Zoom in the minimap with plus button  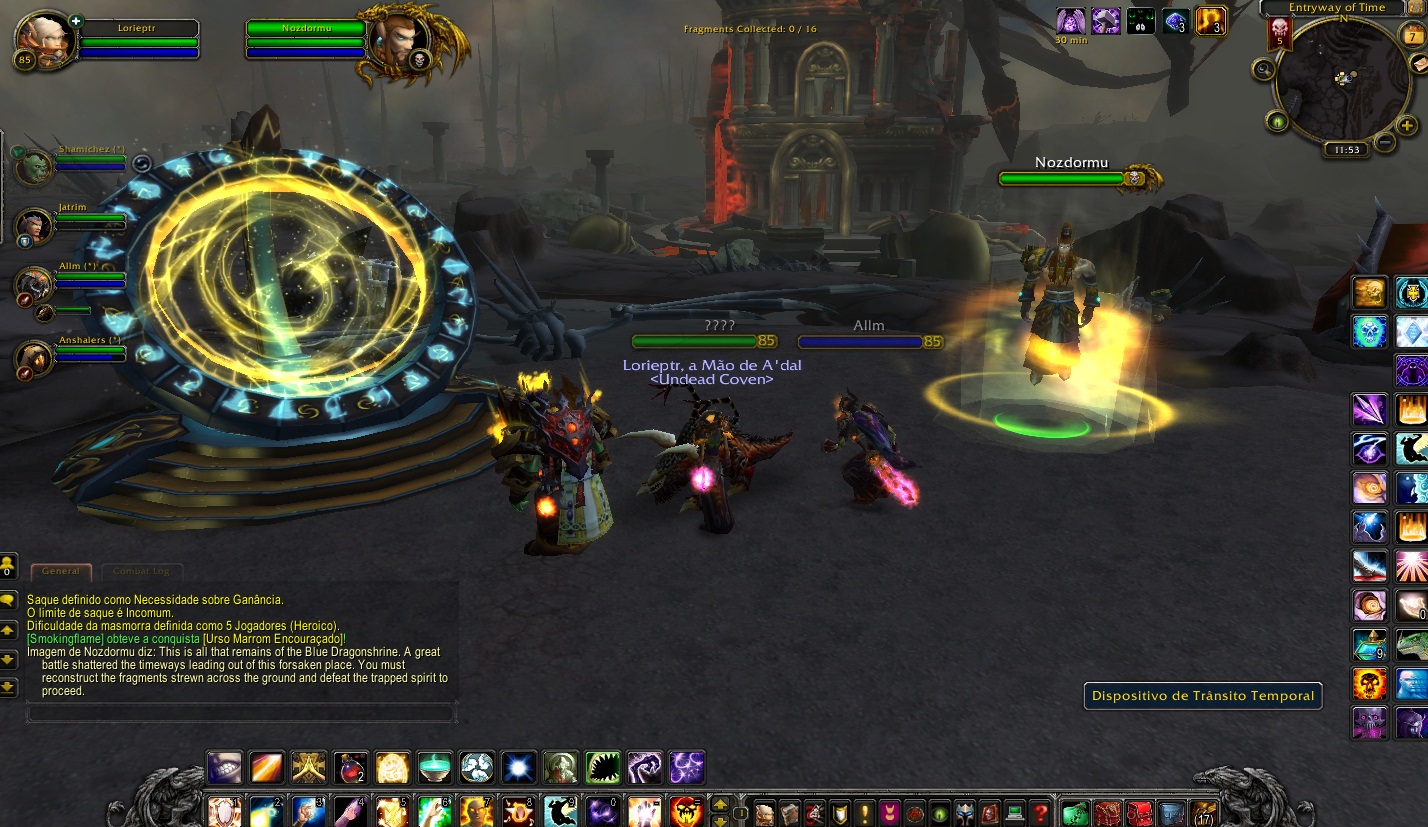[1406, 126]
